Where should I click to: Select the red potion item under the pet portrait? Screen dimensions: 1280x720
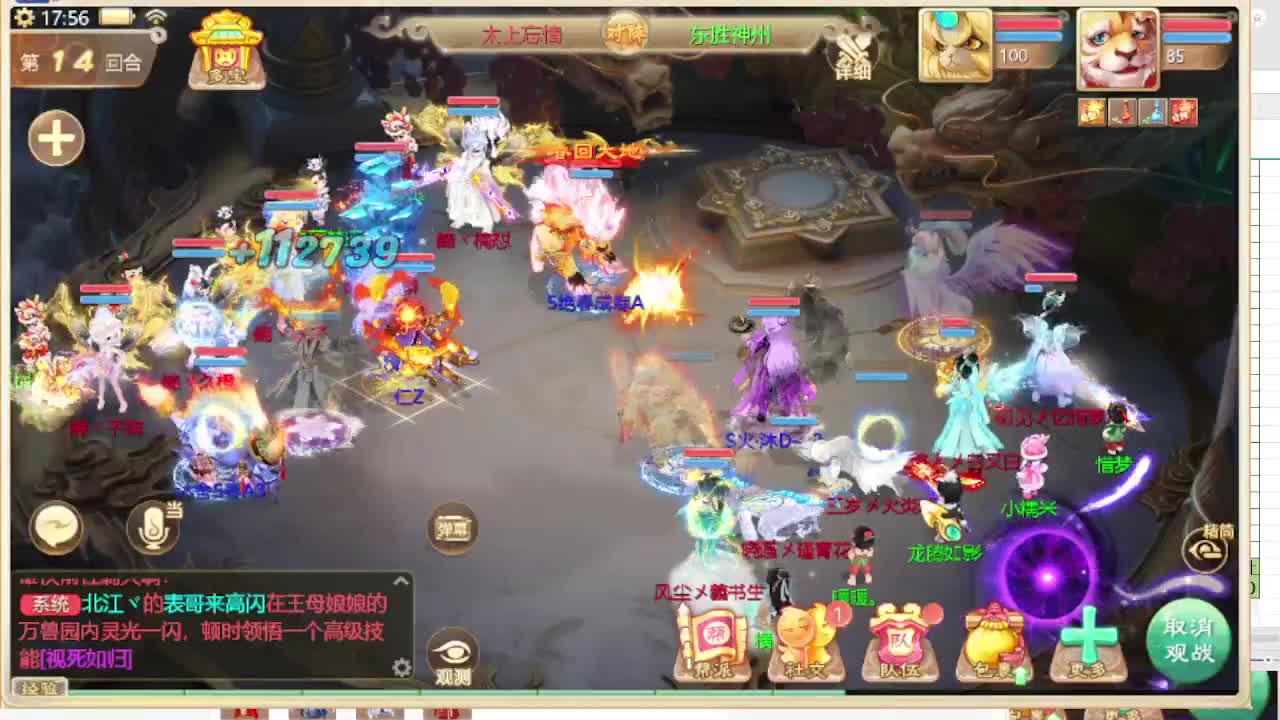pyautogui.click(x=1122, y=112)
